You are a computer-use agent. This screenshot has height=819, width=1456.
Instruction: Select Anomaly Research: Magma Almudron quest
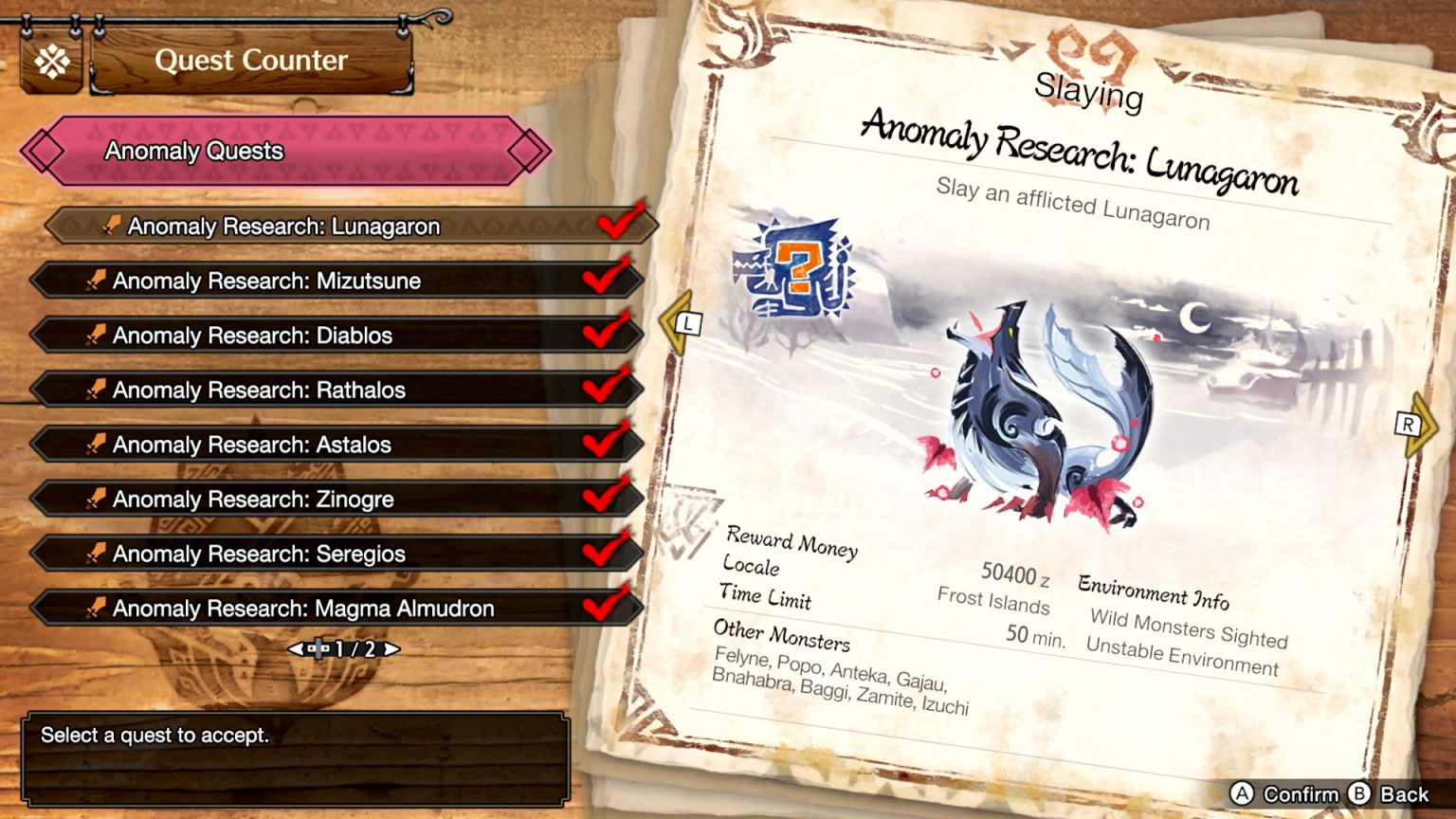pyautogui.click(x=337, y=609)
